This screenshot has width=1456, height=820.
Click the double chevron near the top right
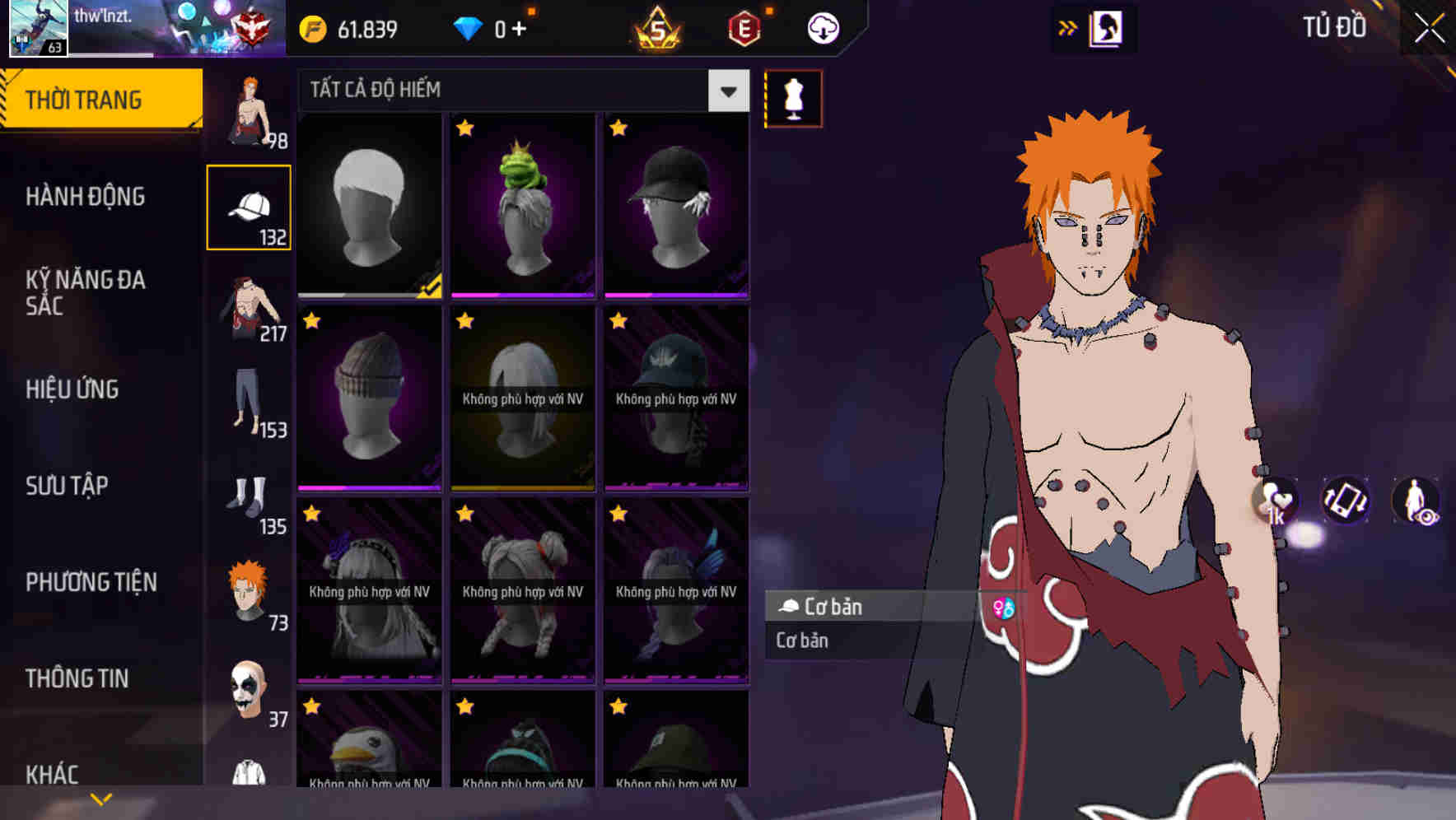pyautogui.click(x=1066, y=27)
